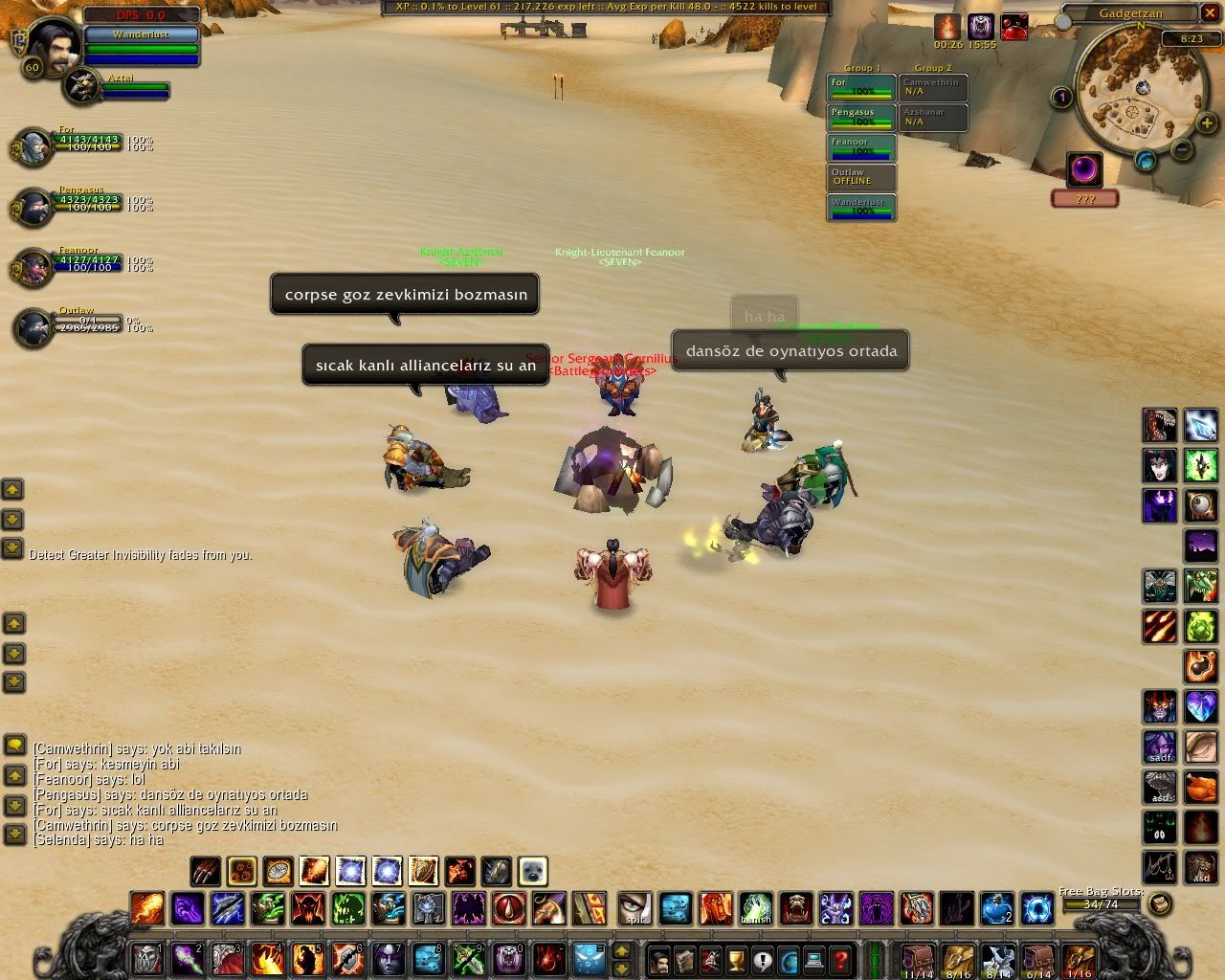Screen dimensions: 1225x980
Task: Close the Gadgetzan minimap with the X
Action: [x=1210, y=12]
